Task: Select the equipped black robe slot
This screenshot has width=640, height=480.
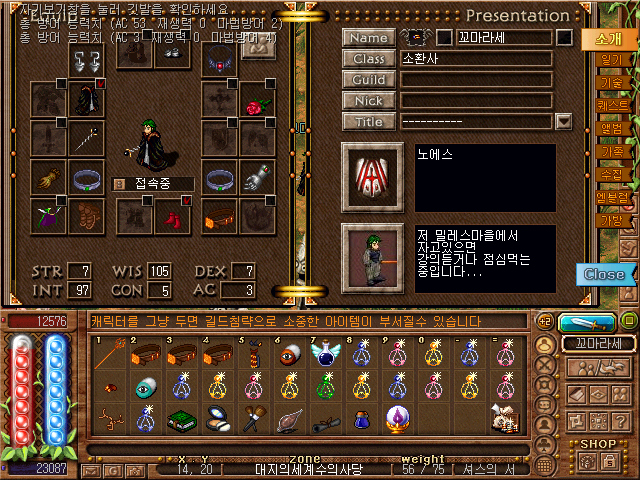Action: click(x=86, y=100)
